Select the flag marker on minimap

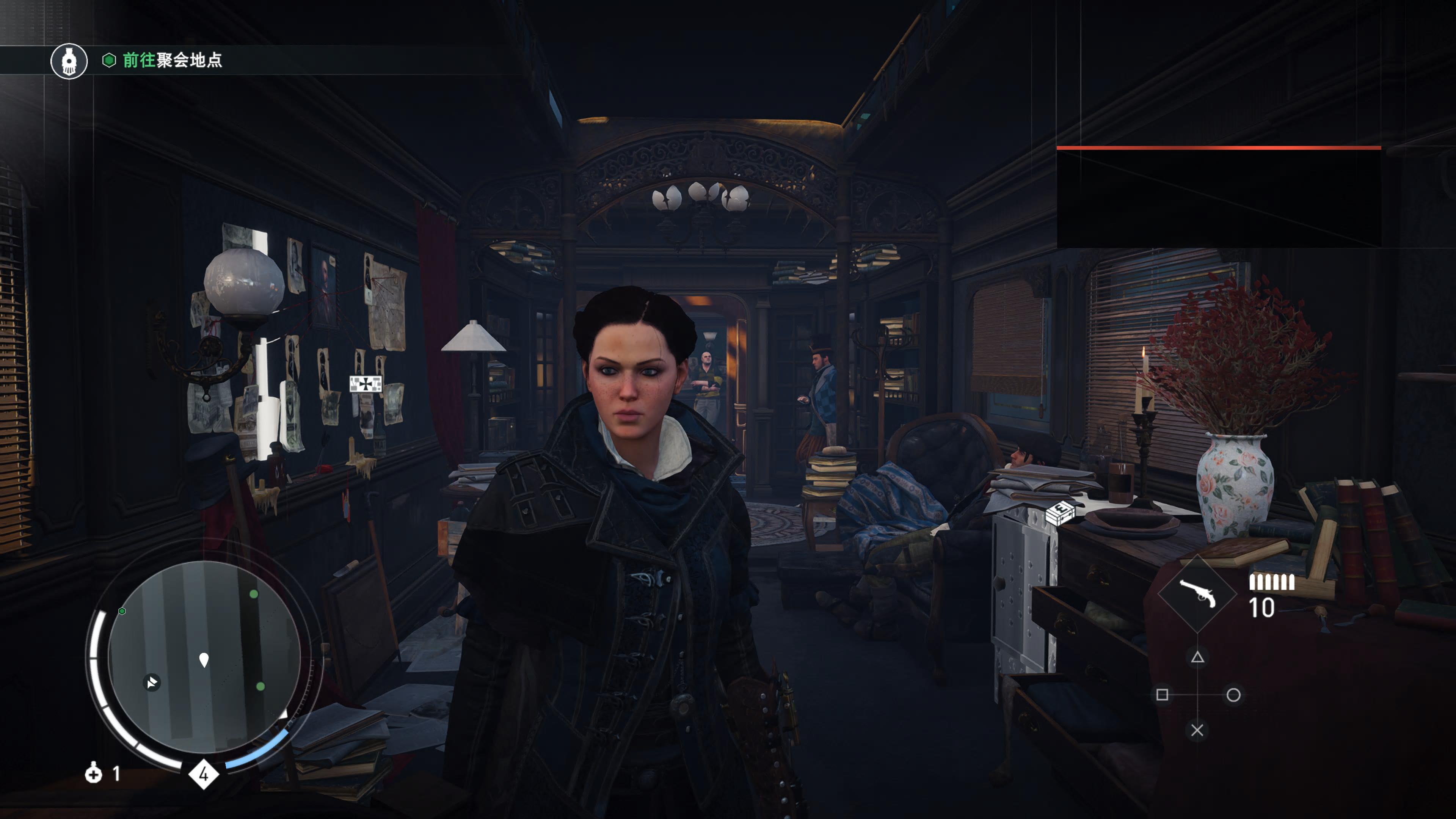(152, 682)
